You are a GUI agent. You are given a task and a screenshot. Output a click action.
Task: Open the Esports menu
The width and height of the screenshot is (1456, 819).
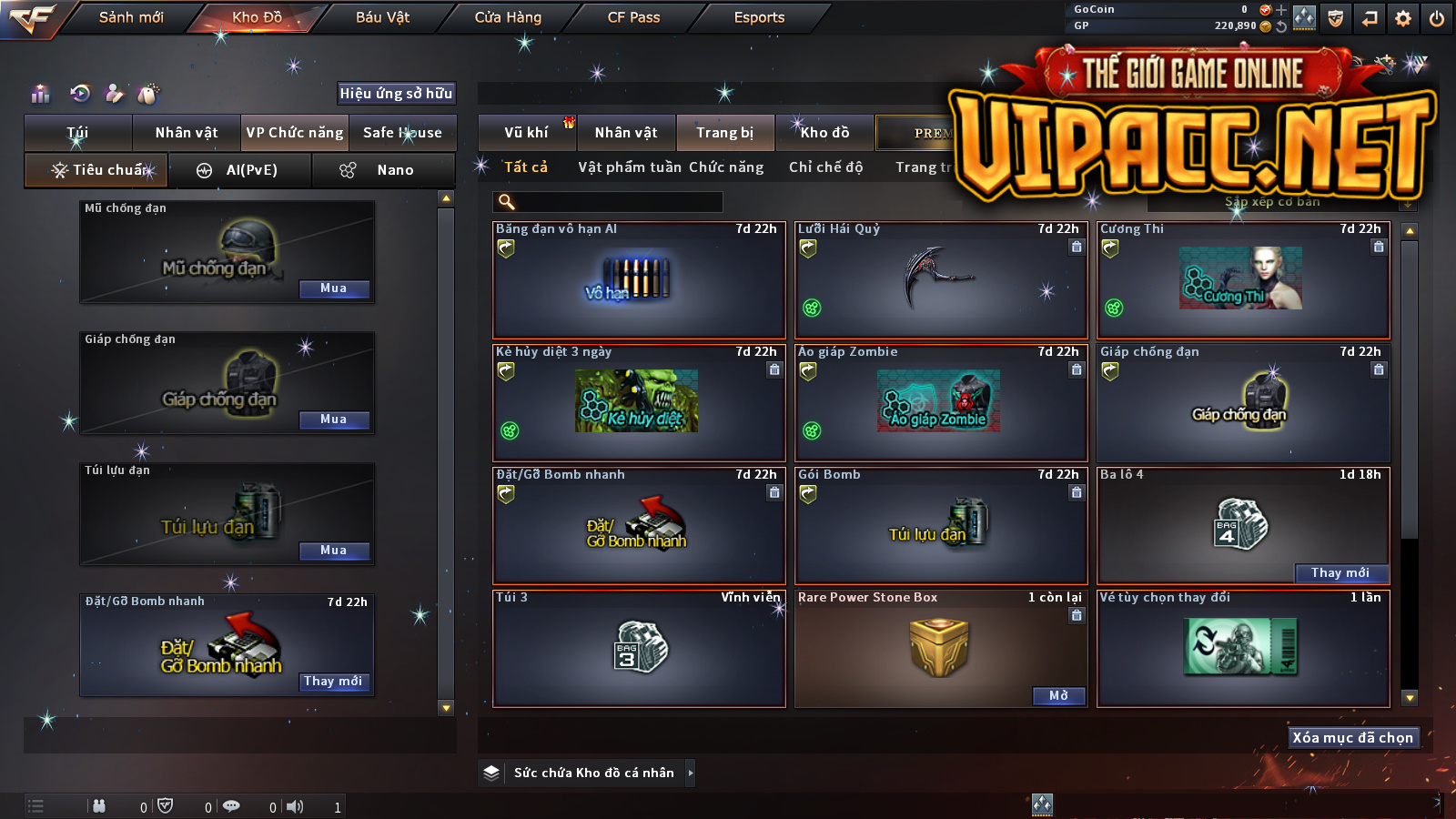[759, 17]
